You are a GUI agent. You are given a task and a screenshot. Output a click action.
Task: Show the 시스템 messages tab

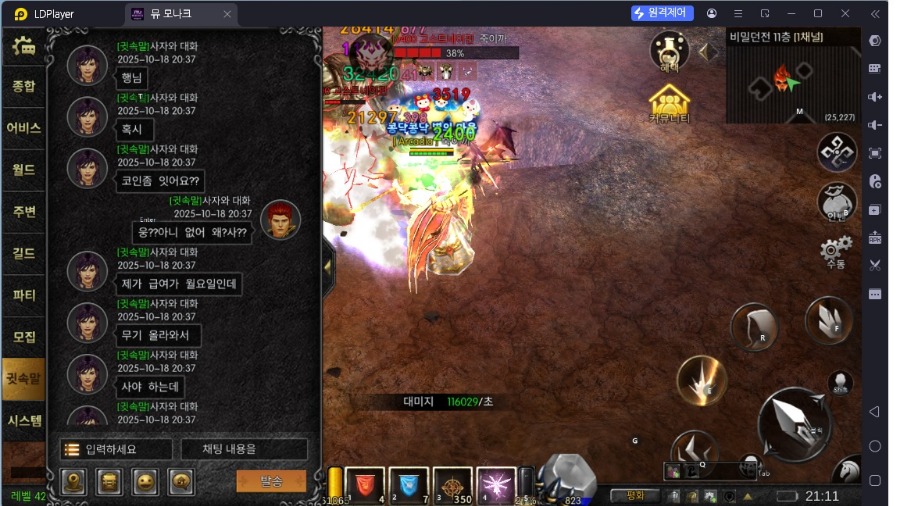23,420
